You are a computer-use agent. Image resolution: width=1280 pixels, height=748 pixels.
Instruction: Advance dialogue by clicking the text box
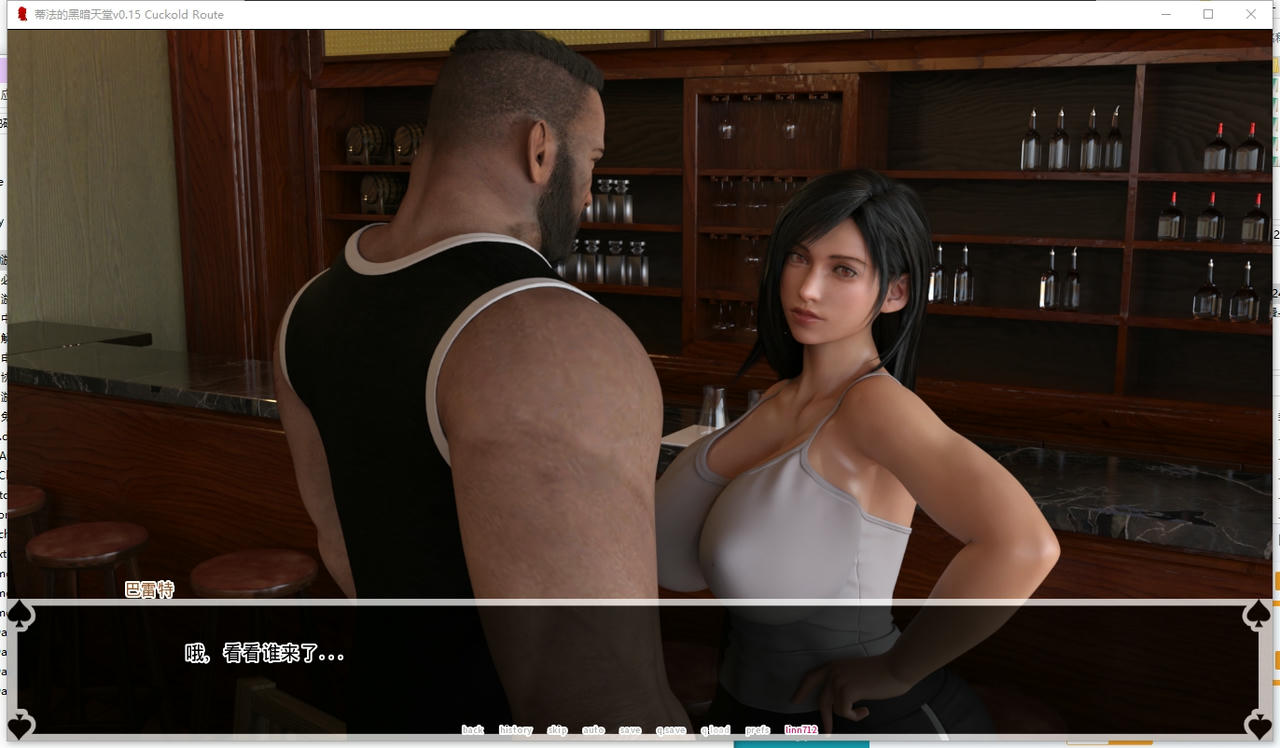coord(640,660)
